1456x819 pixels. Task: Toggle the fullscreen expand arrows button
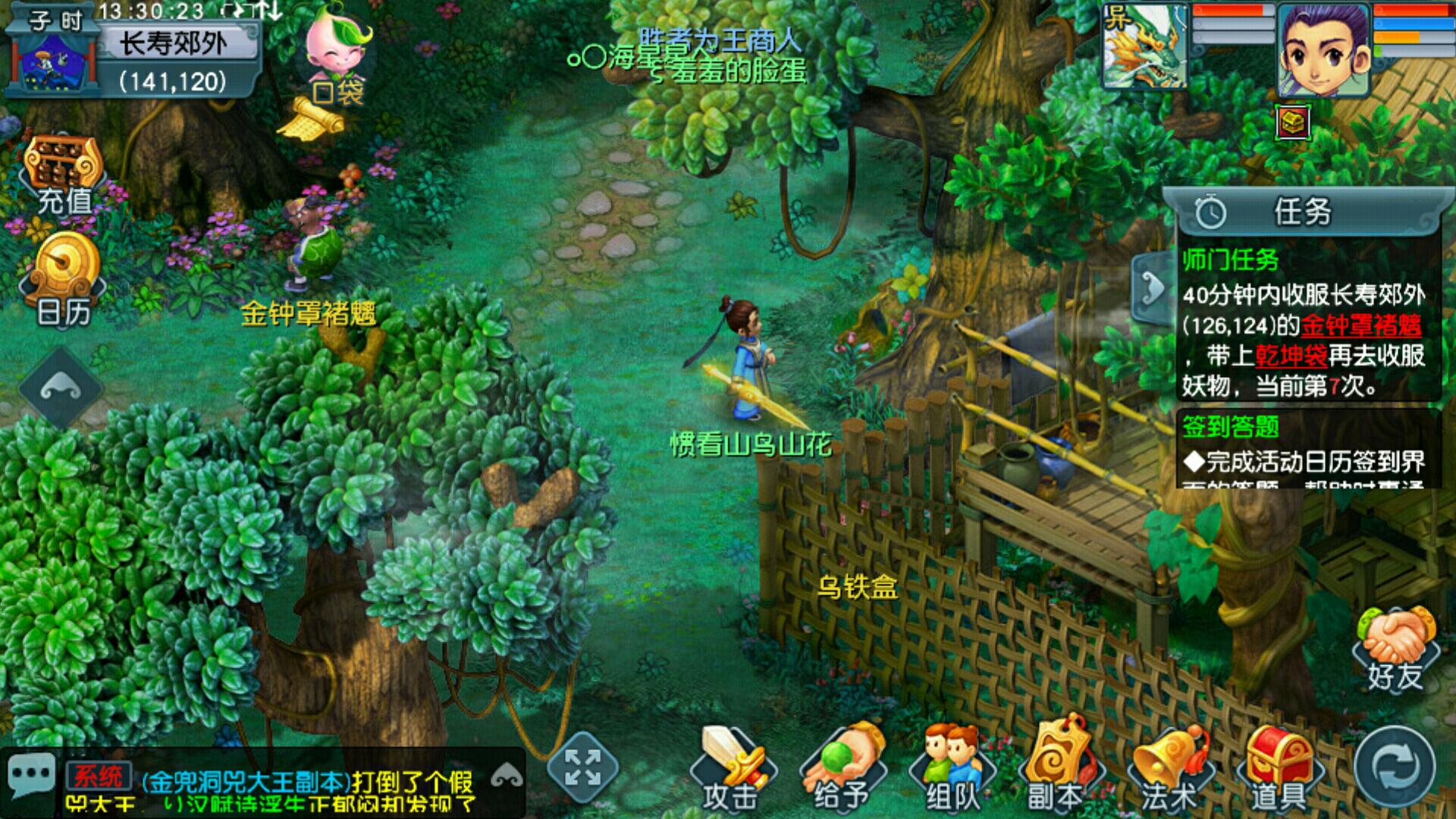(x=582, y=767)
